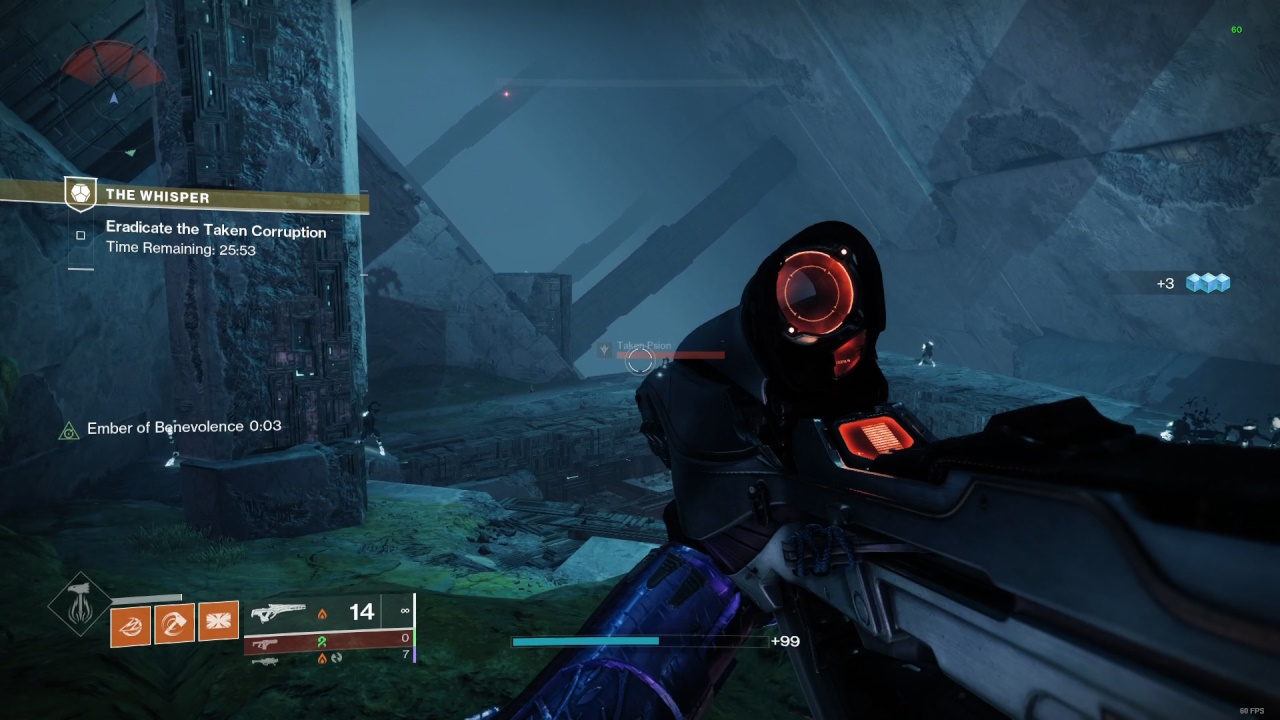1280x720 pixels.
Task: Switch to the empty red energy weapon
Action: coord(328,641)
